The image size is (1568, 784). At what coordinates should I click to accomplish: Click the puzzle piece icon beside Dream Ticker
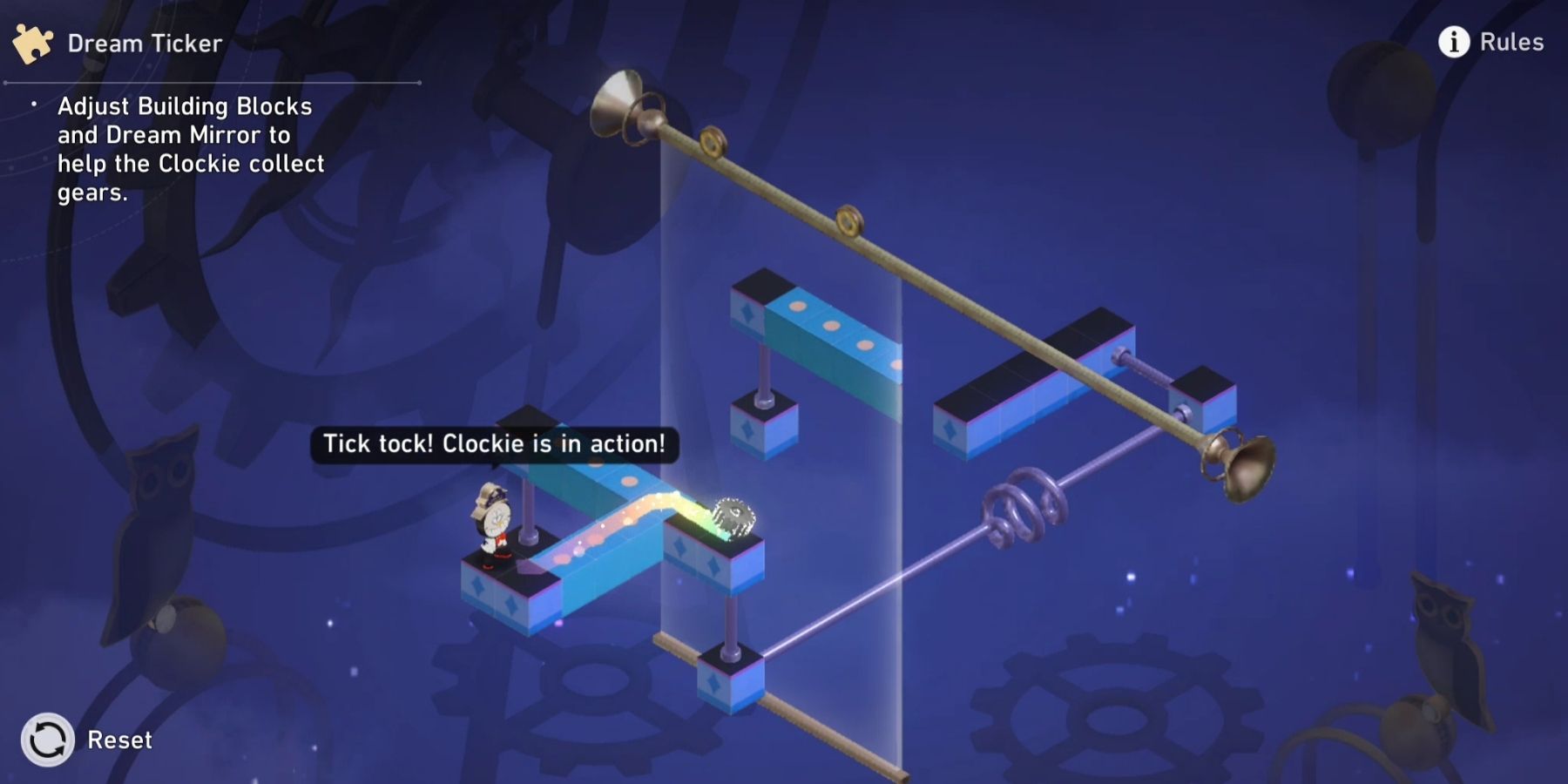tap(32, 42)
